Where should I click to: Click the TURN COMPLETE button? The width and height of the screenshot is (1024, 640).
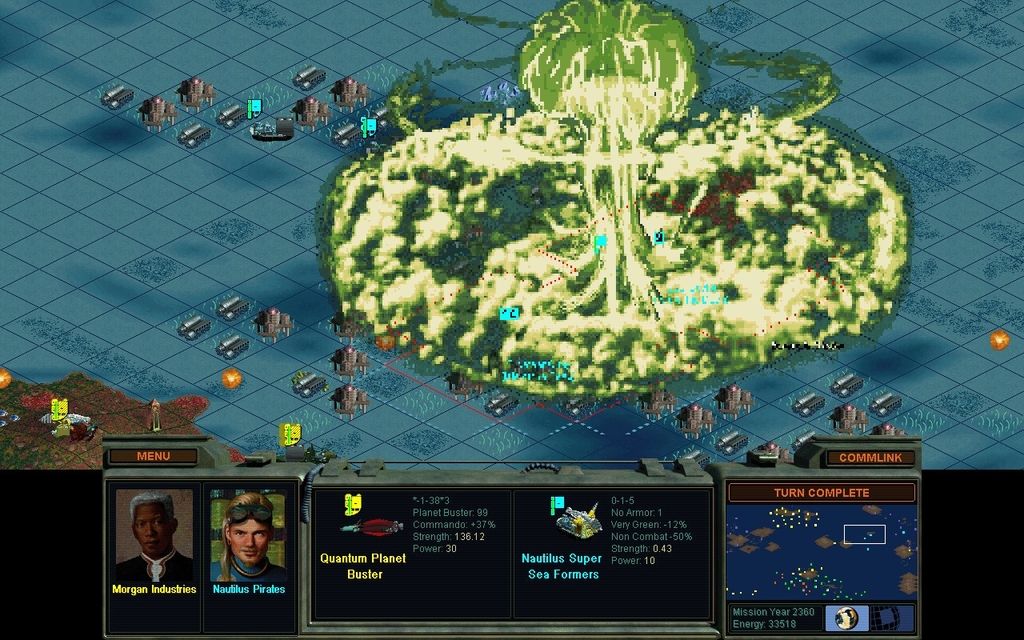[x=821, y=493]
